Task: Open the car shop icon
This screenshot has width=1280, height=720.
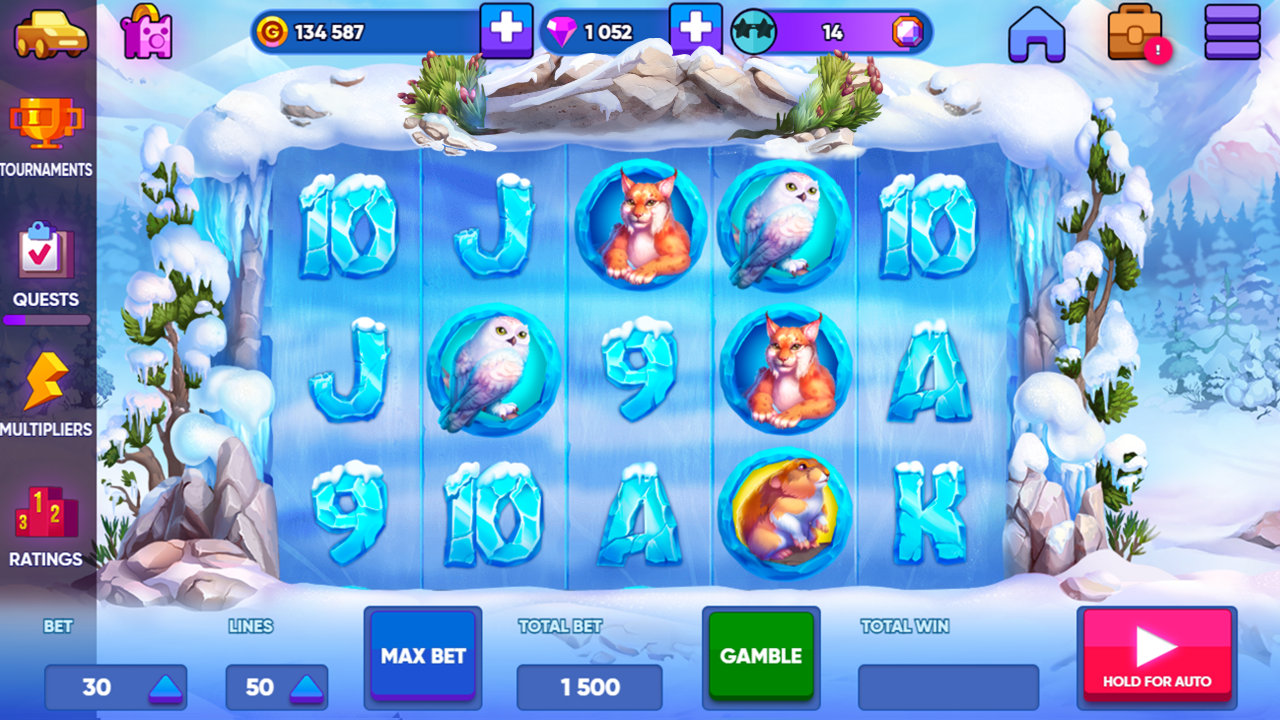Action: [x=50, y=31]
